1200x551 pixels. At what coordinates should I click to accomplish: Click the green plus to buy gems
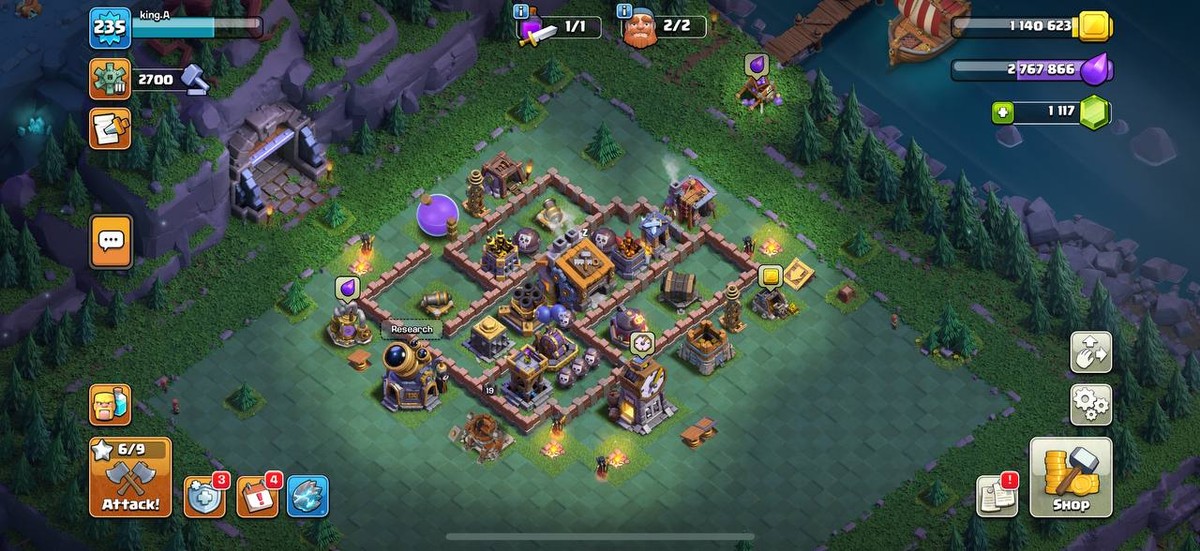pos(1003,112)
